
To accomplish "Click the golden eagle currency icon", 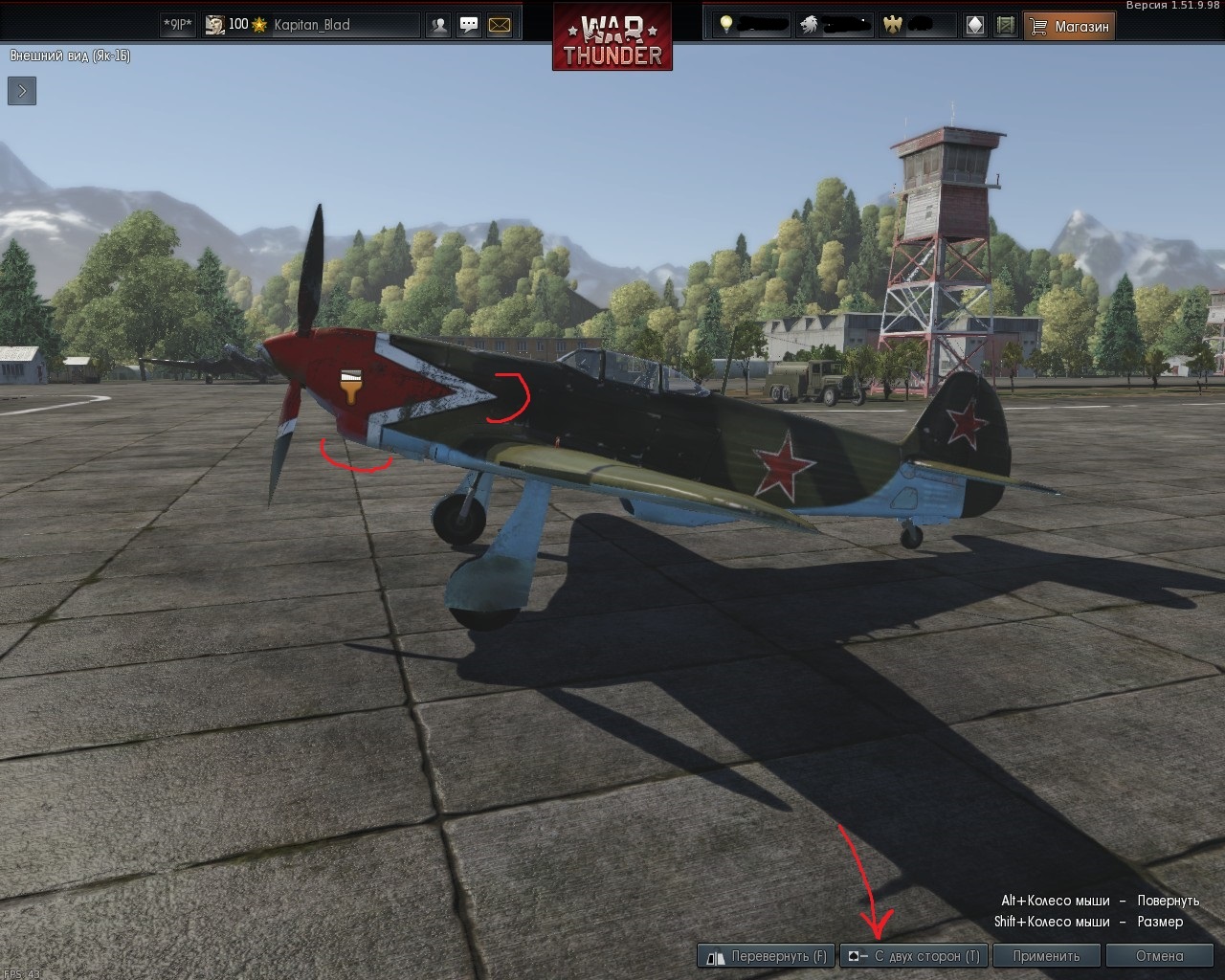I will [x=892, y=25].
